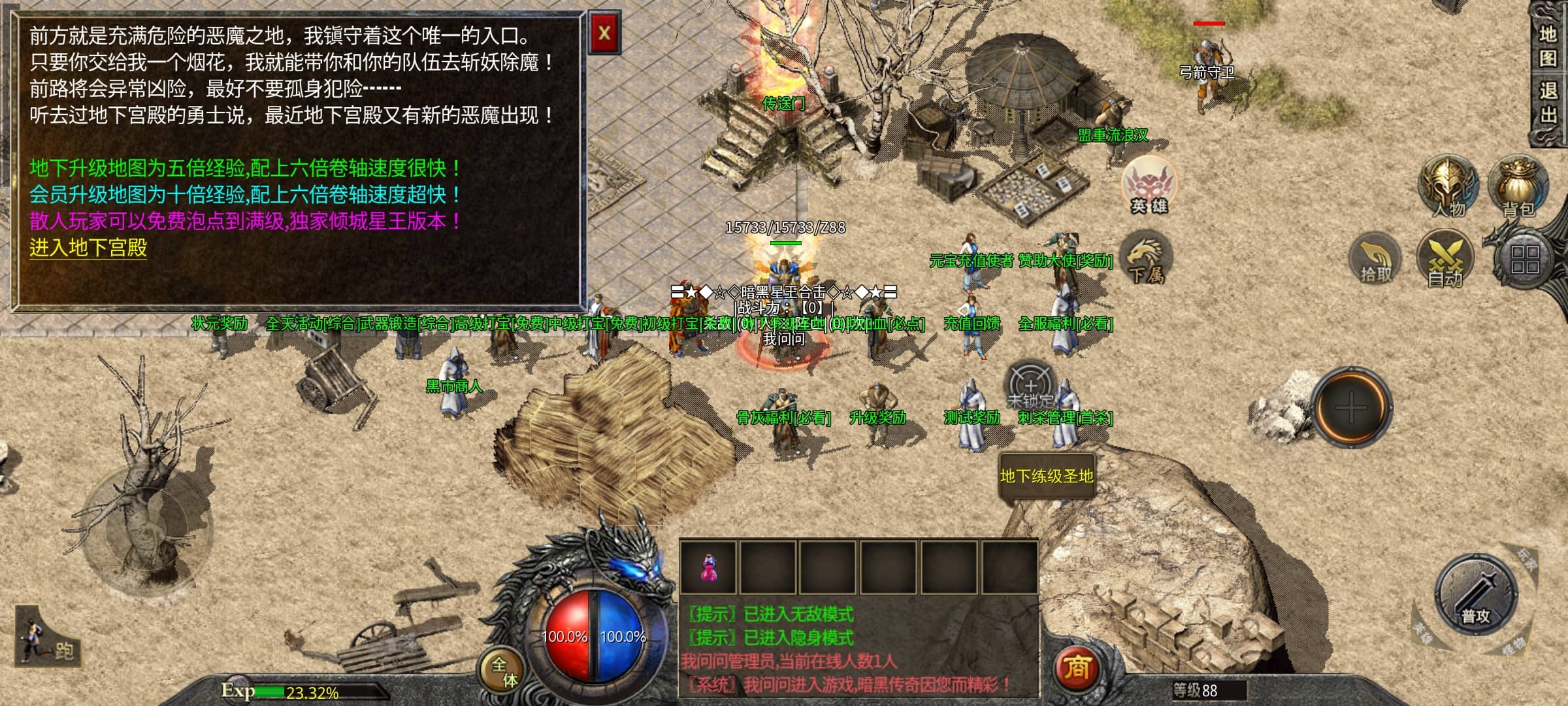Screen dimensions: 1568x706
Task: Tap the 未锁定 target lock button
Action: 1030,387
